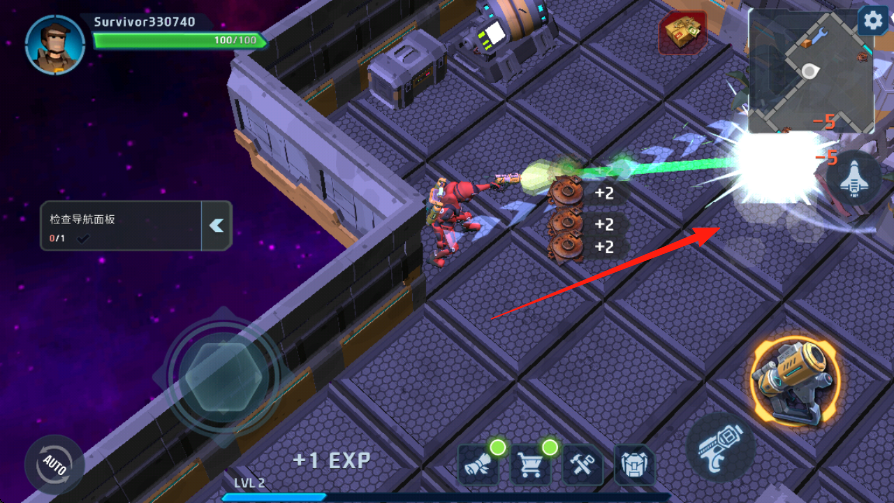Toggle the AUTO mode button
This screenshot has height=503, width=894.
click(55, 466)
